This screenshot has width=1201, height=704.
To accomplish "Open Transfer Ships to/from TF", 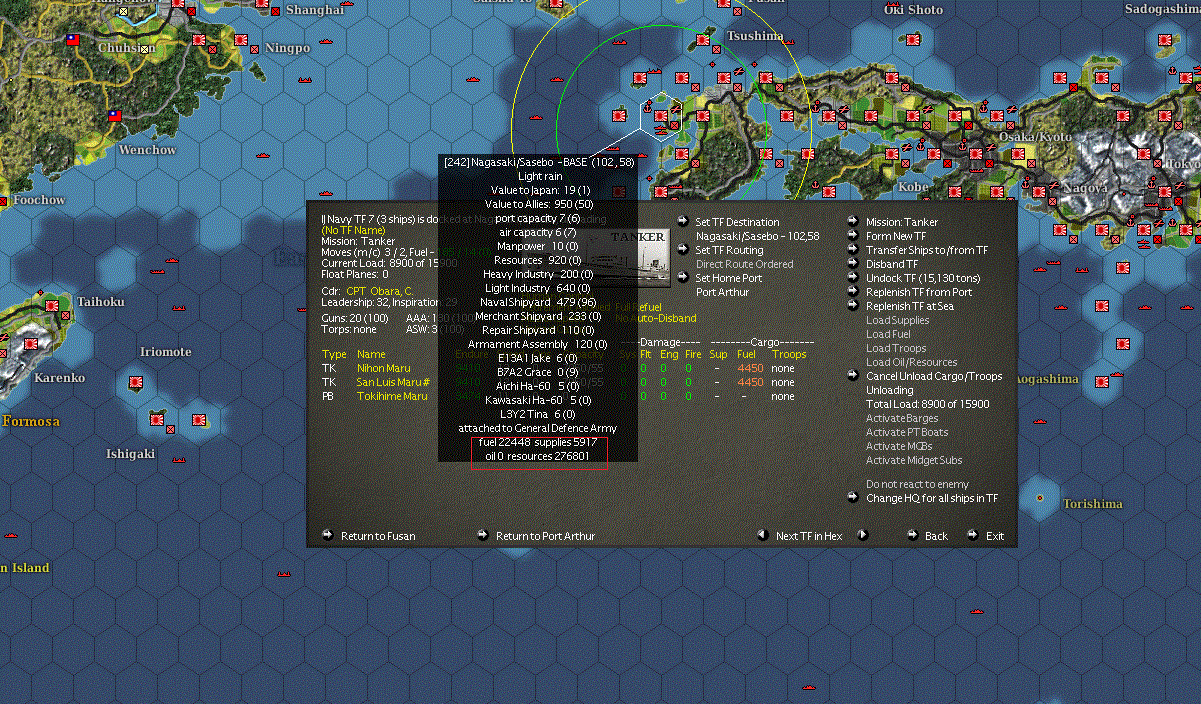I will (x=926, y=250).
